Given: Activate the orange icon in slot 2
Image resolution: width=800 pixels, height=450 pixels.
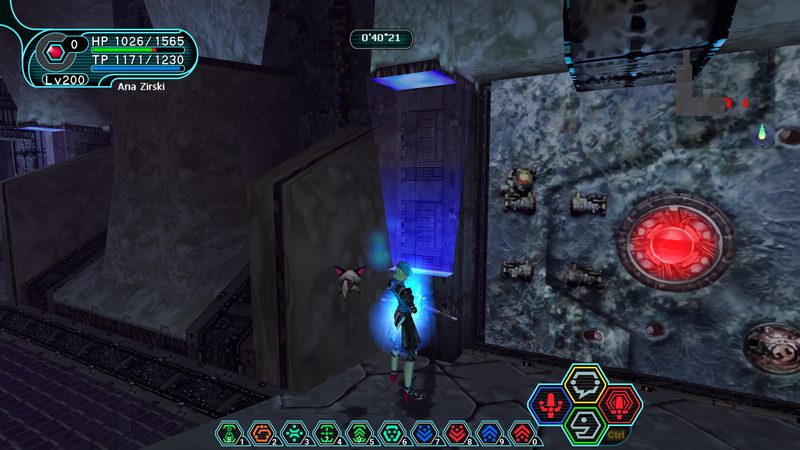Looking at the screenshot, I should tap(261, 433).
